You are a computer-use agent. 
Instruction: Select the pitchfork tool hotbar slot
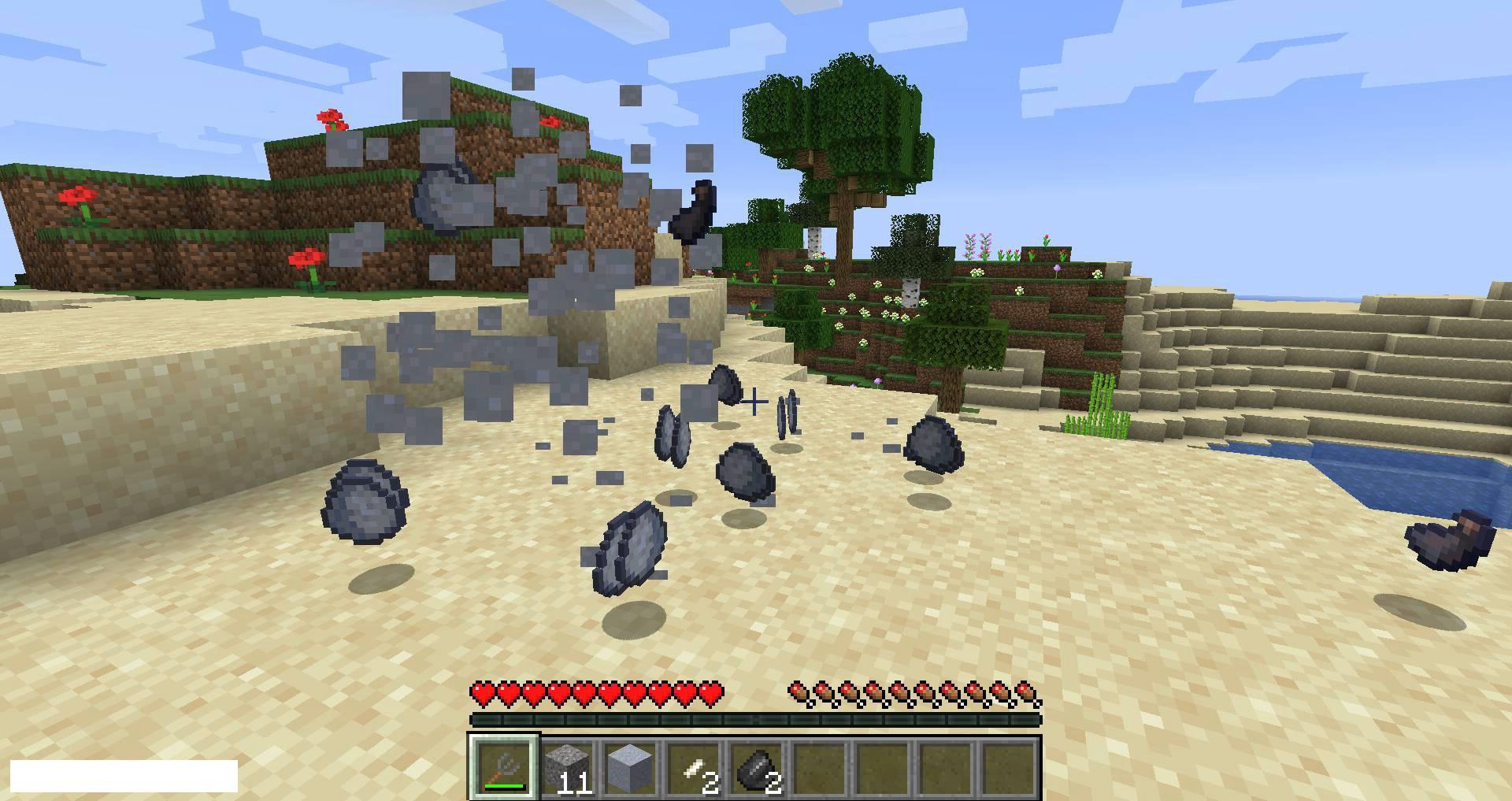click(504, 768)
